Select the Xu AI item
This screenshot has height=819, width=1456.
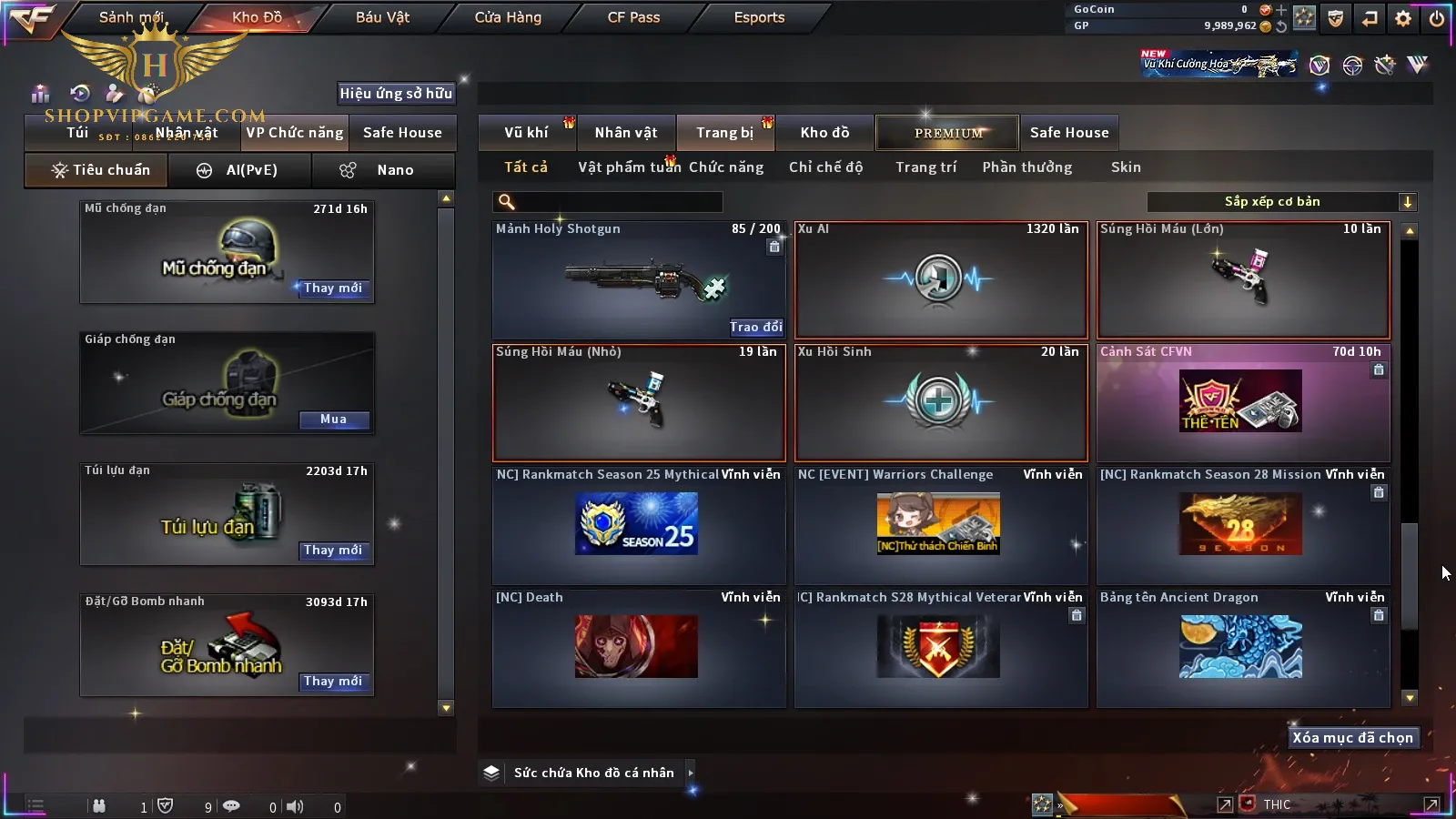[941, 279]
